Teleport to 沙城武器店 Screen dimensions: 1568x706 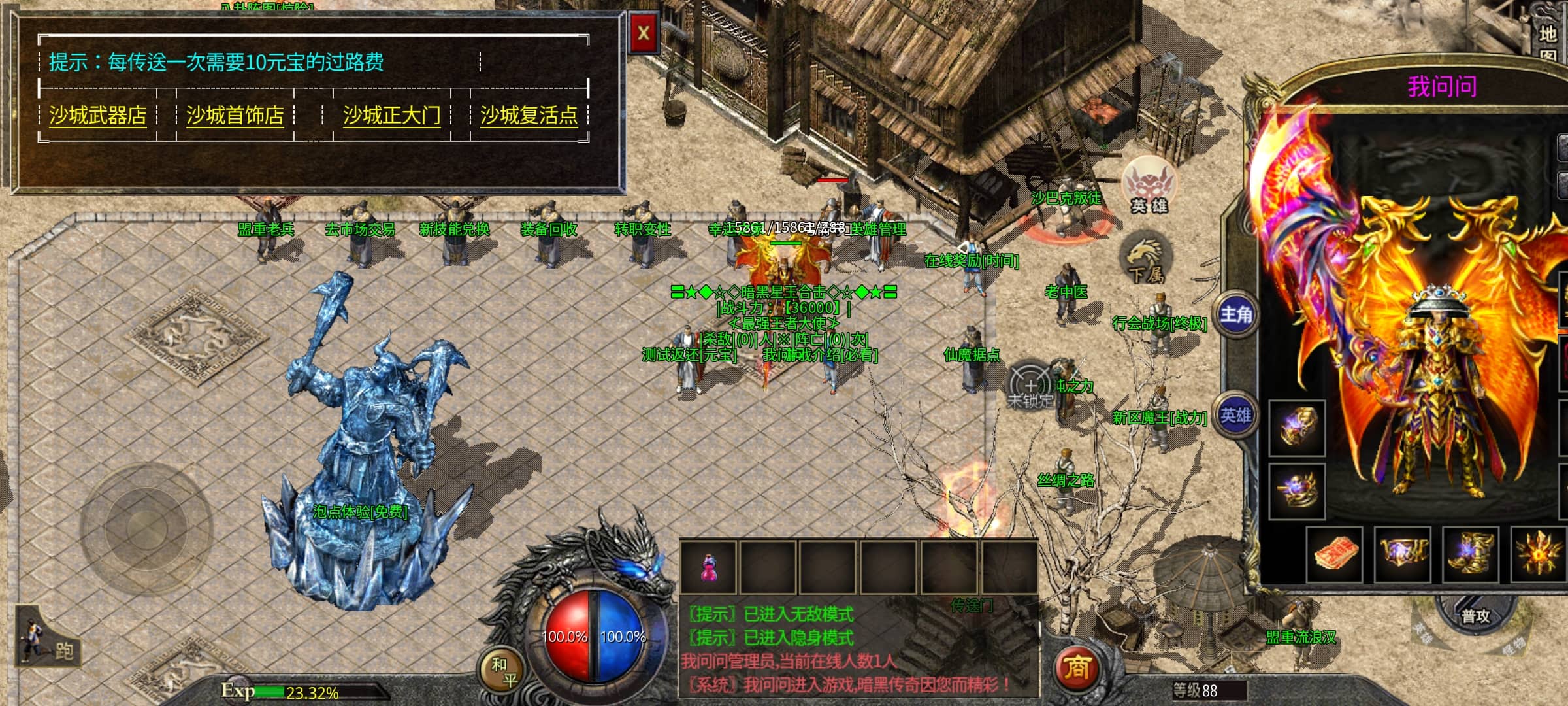pyautogui.click(x=98, y=116)
